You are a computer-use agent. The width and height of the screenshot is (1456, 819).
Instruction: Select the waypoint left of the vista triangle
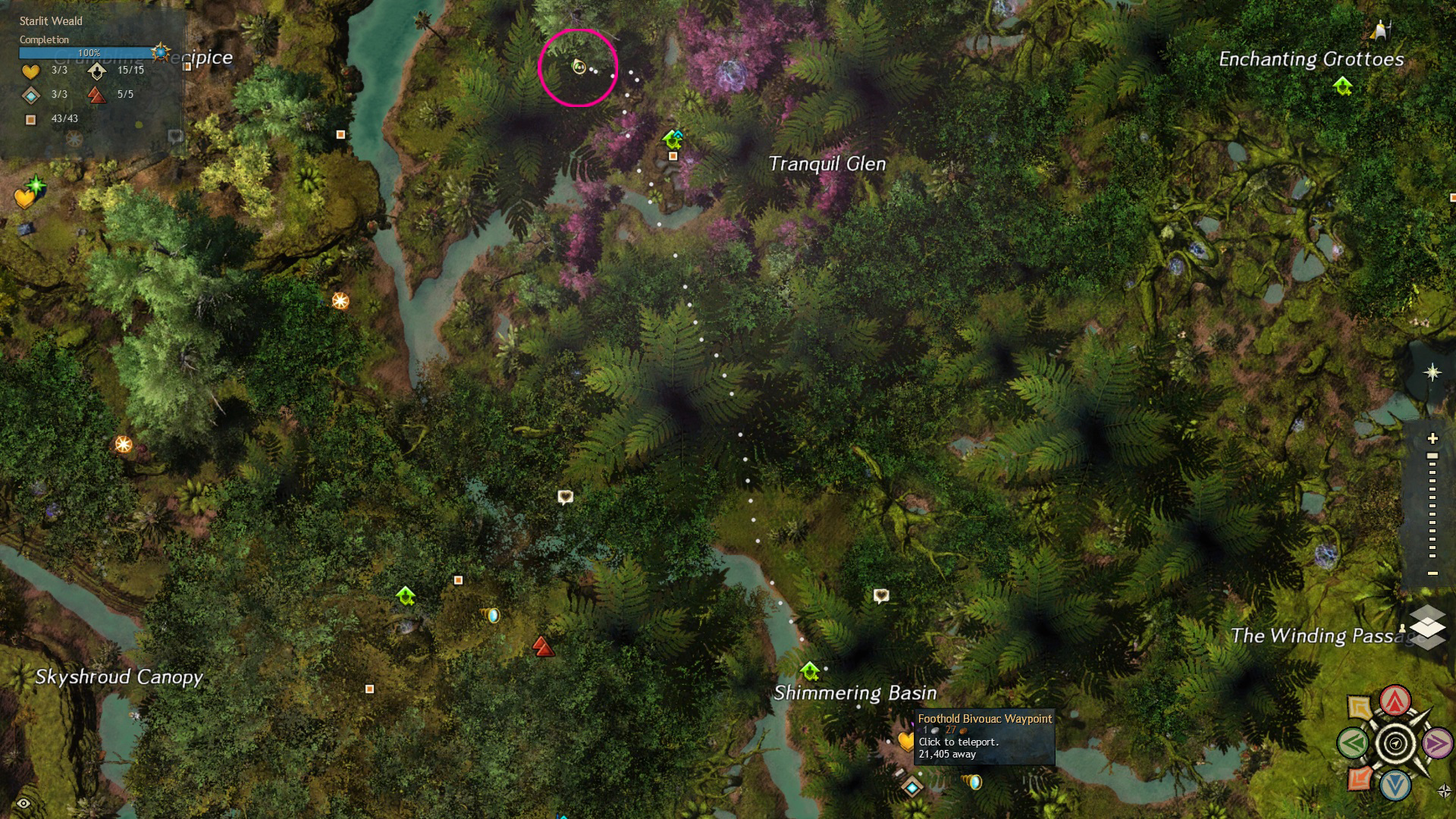click(x=406, y=596)
